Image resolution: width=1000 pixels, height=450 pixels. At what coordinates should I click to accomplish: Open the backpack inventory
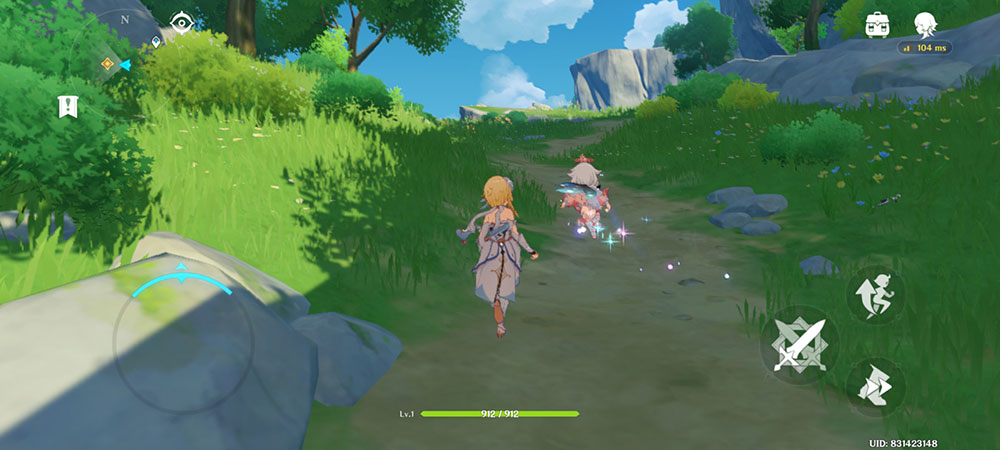[x=878, y=24]
